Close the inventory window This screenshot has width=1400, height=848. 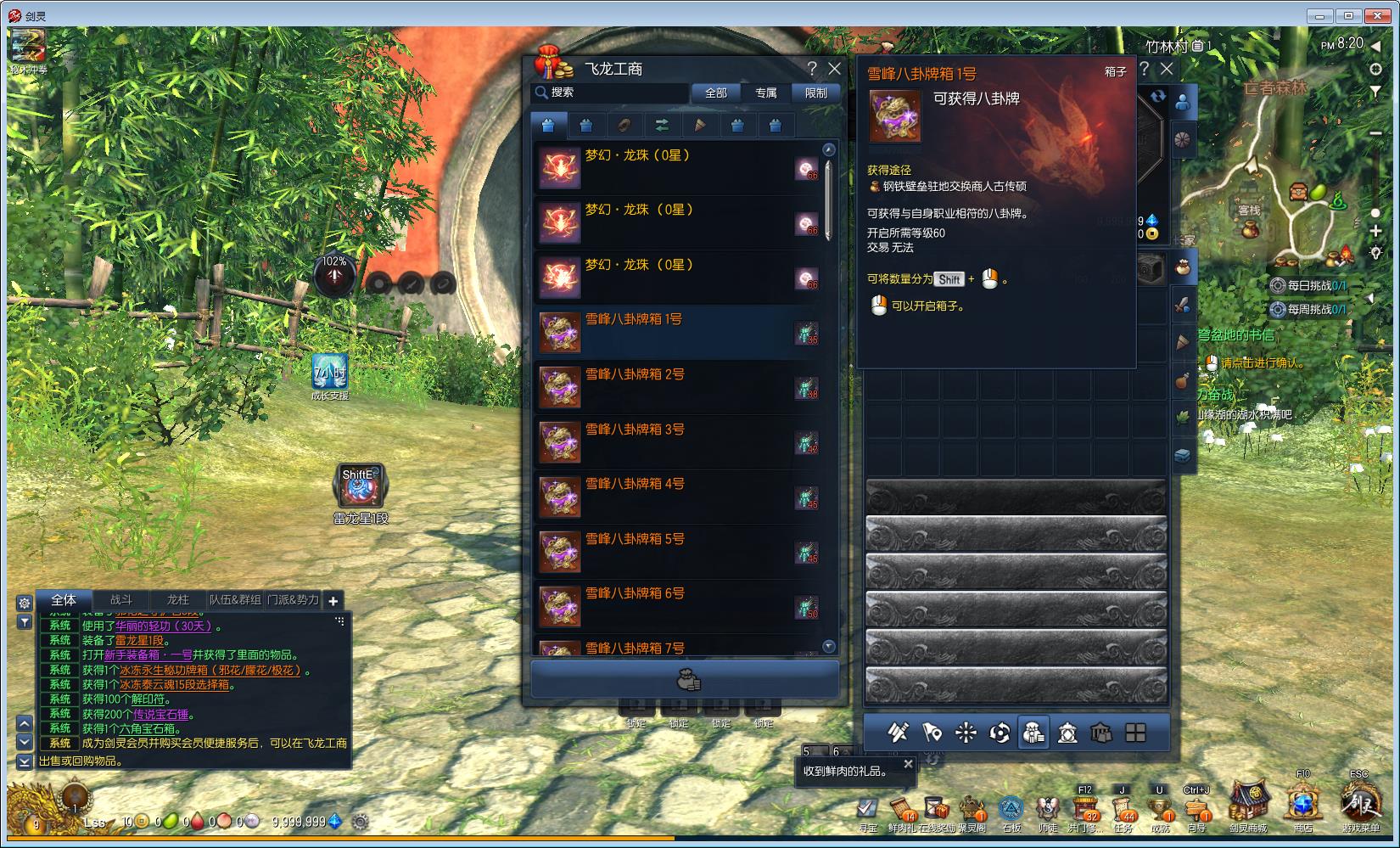1168,69
